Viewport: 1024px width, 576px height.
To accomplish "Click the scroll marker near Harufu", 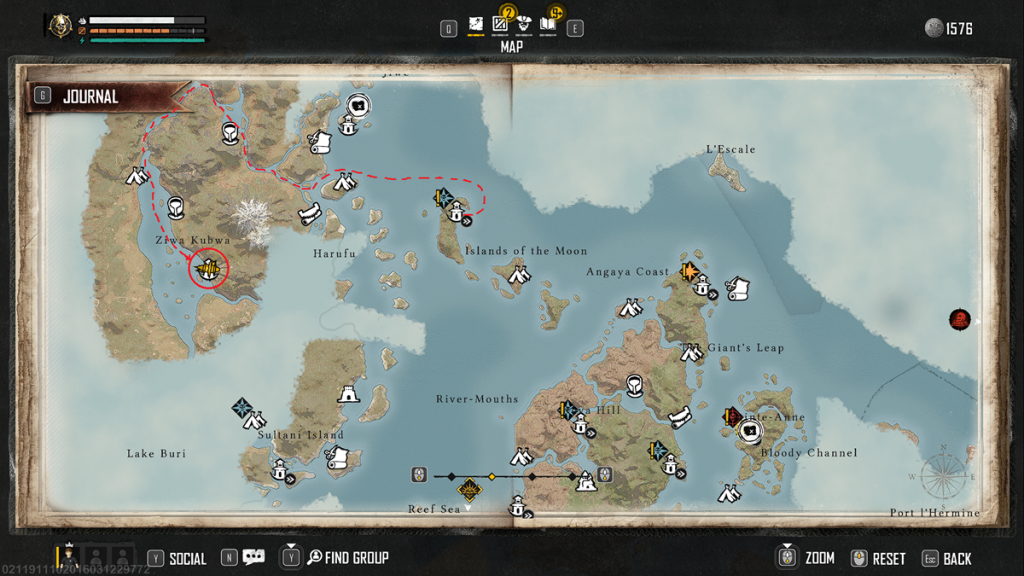I will (310, 213).
